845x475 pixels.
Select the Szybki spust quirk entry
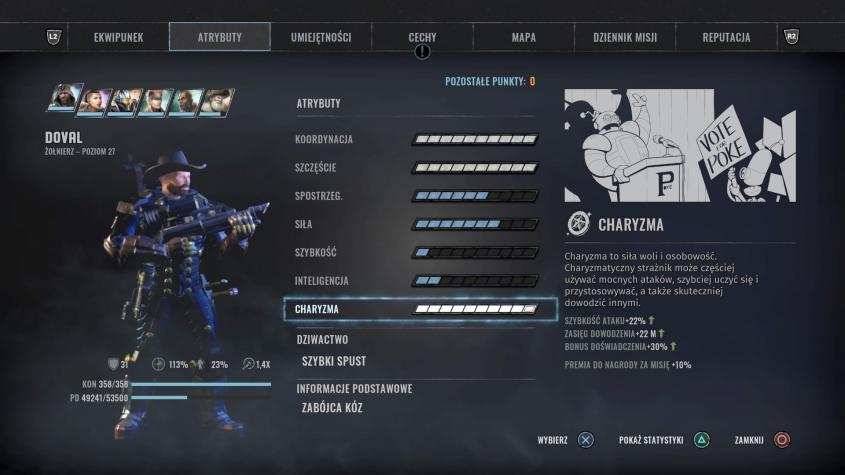click(334, 361)
